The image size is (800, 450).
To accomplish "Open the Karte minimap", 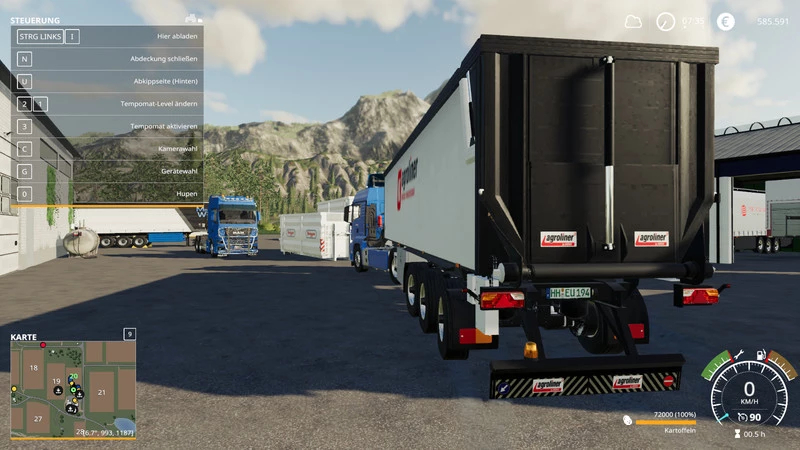I will [72, 389].
